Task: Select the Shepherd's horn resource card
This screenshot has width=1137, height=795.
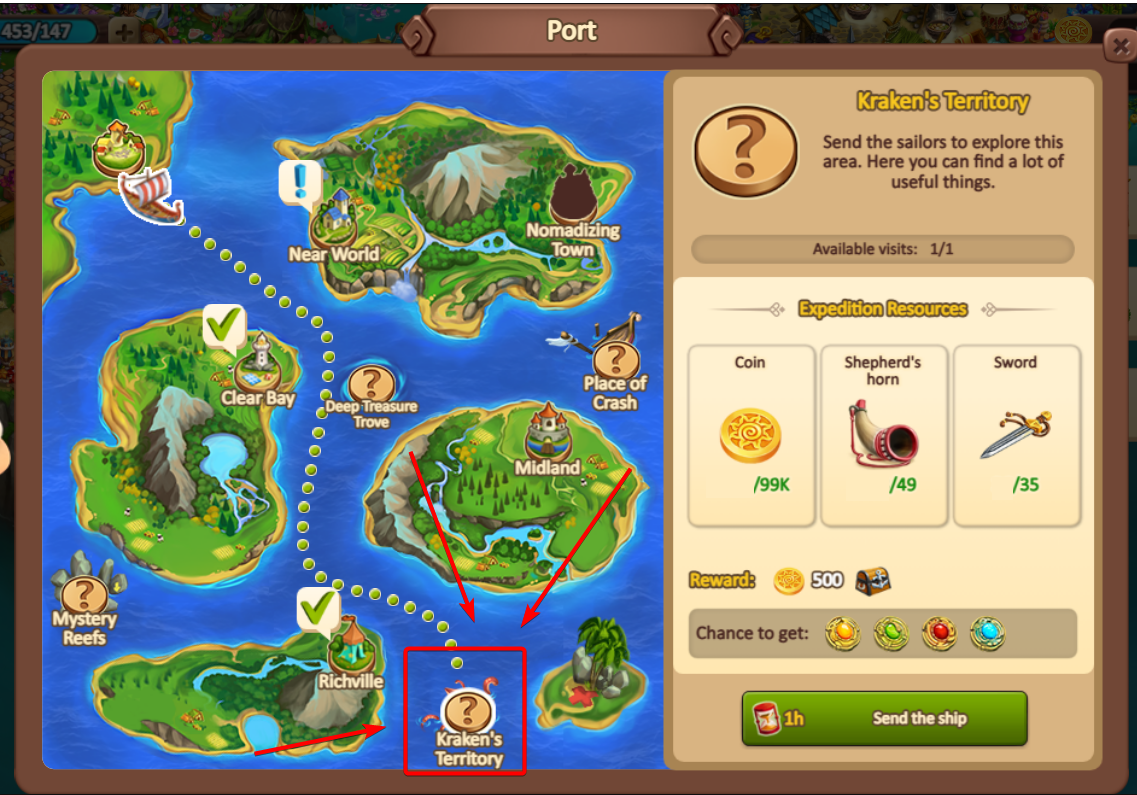Action: coord(883,435)
